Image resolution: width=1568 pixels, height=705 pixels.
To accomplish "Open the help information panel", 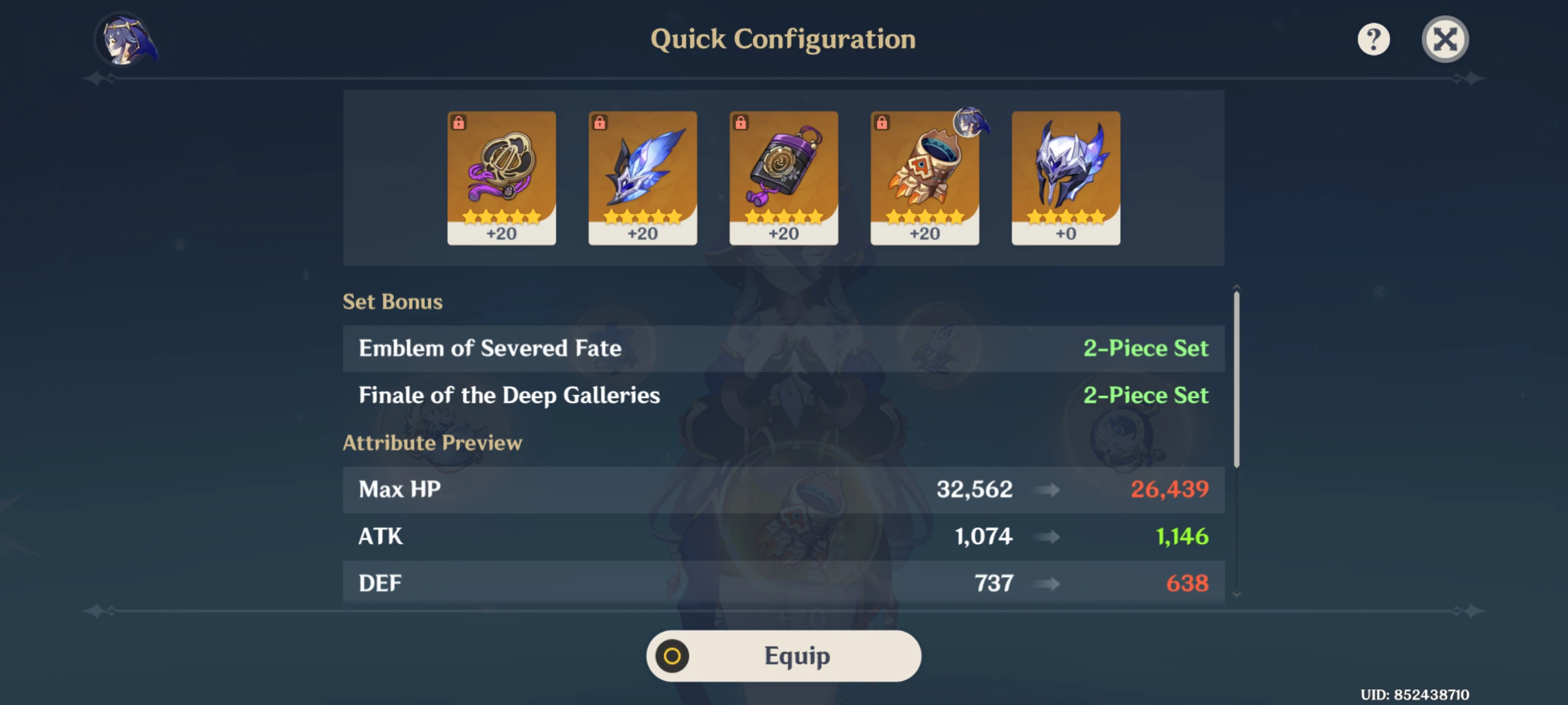I will coord(1374,38).
